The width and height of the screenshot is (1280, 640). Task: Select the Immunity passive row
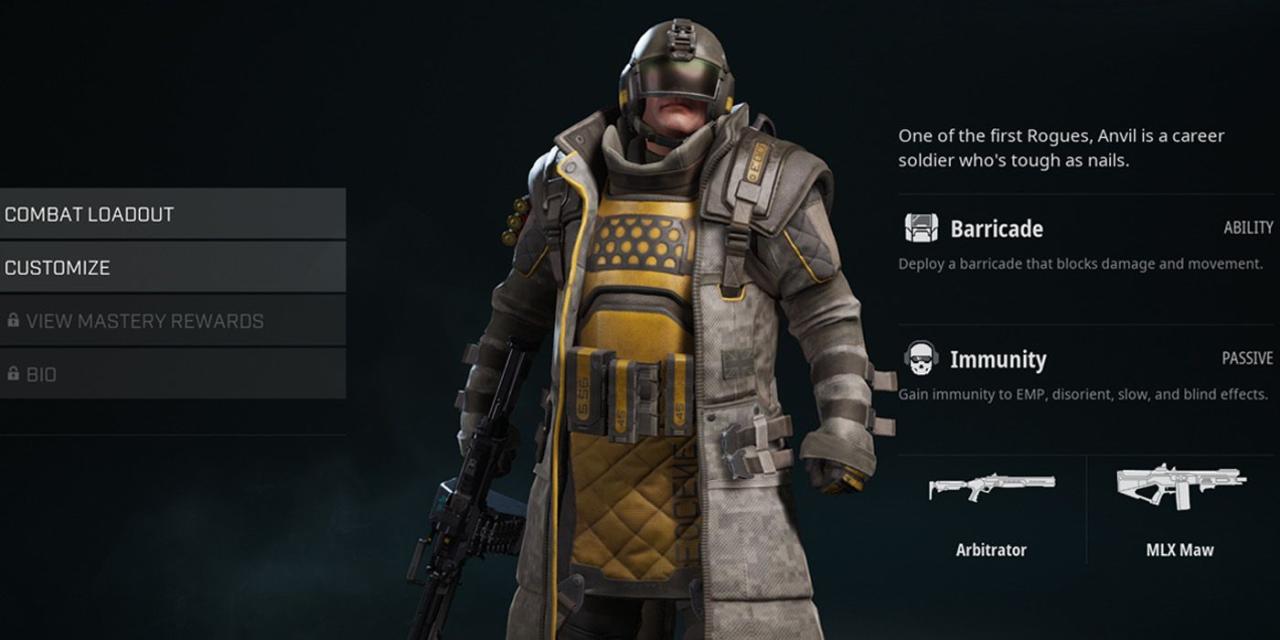(1086, 373)
